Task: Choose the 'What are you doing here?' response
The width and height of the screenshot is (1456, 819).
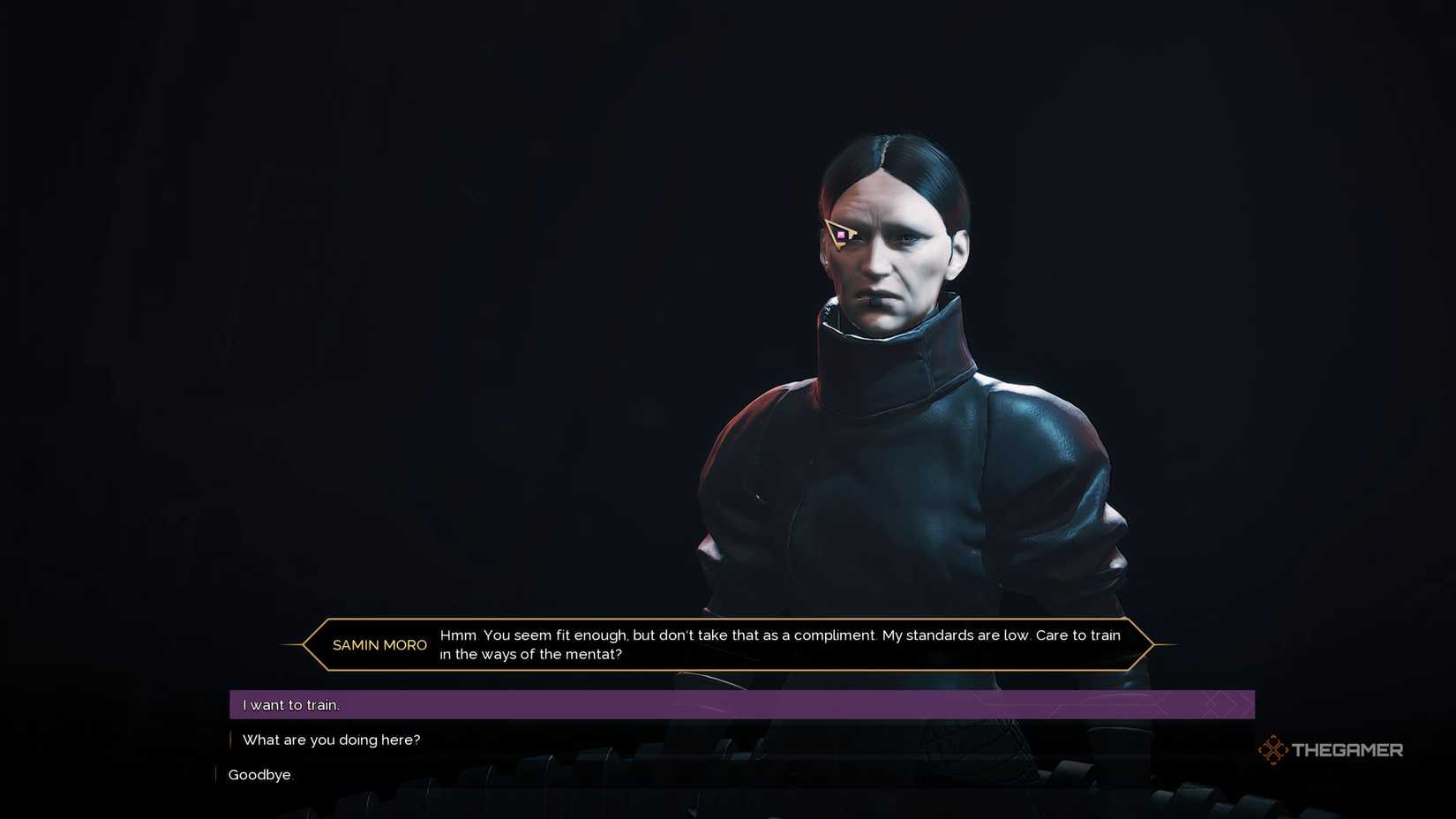Action: point(333,740)
